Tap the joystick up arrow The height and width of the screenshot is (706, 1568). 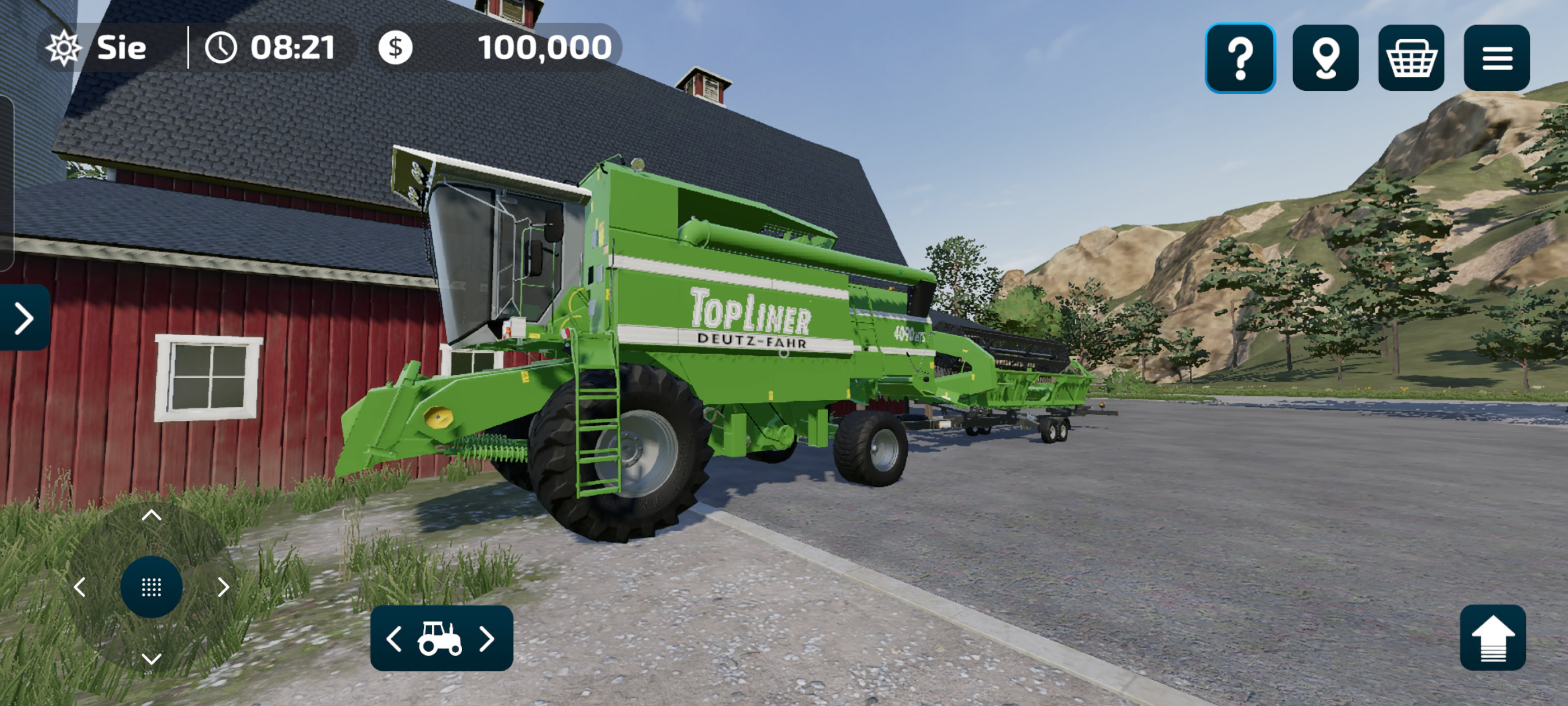click(x=152, y=515)
